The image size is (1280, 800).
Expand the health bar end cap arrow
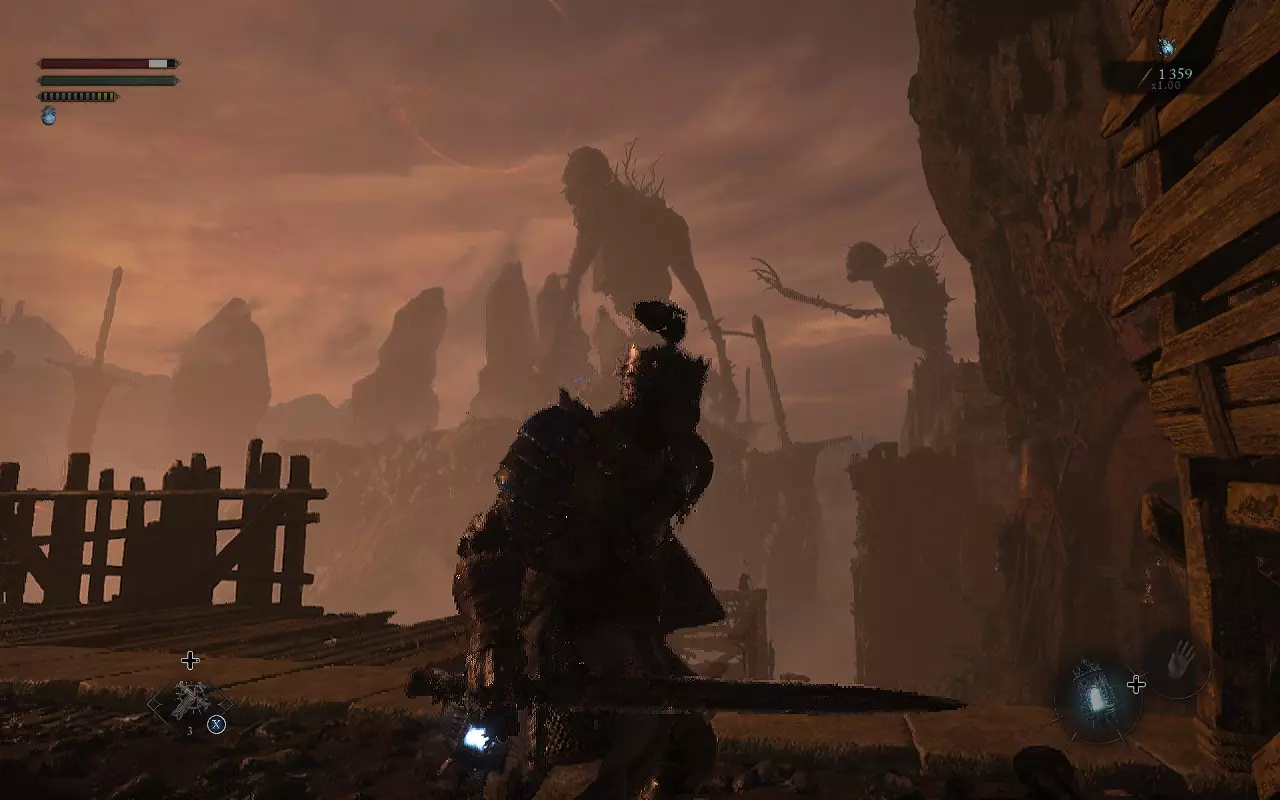(179, 63)
